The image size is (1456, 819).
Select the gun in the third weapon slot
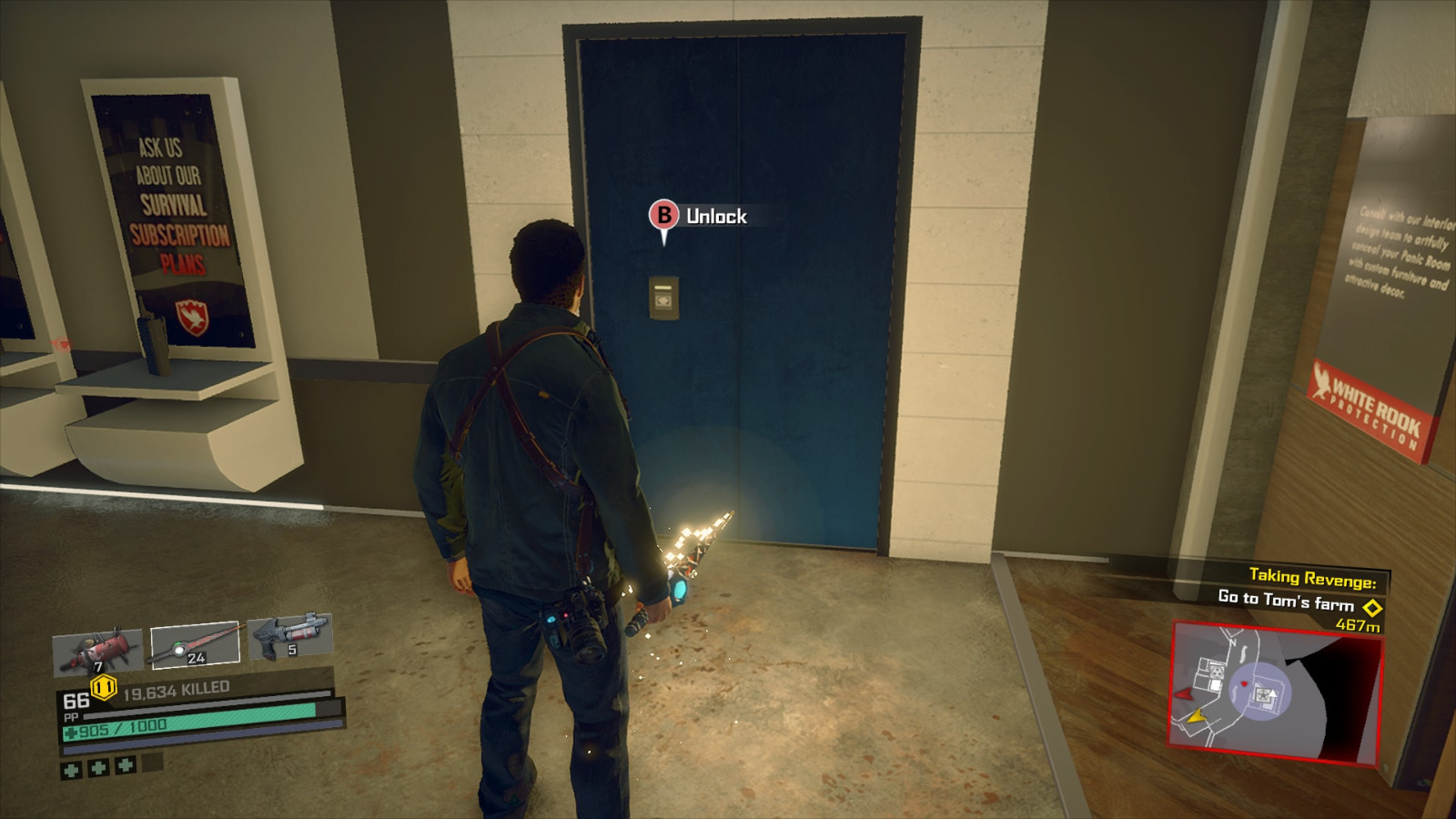[x=286, y=638]
